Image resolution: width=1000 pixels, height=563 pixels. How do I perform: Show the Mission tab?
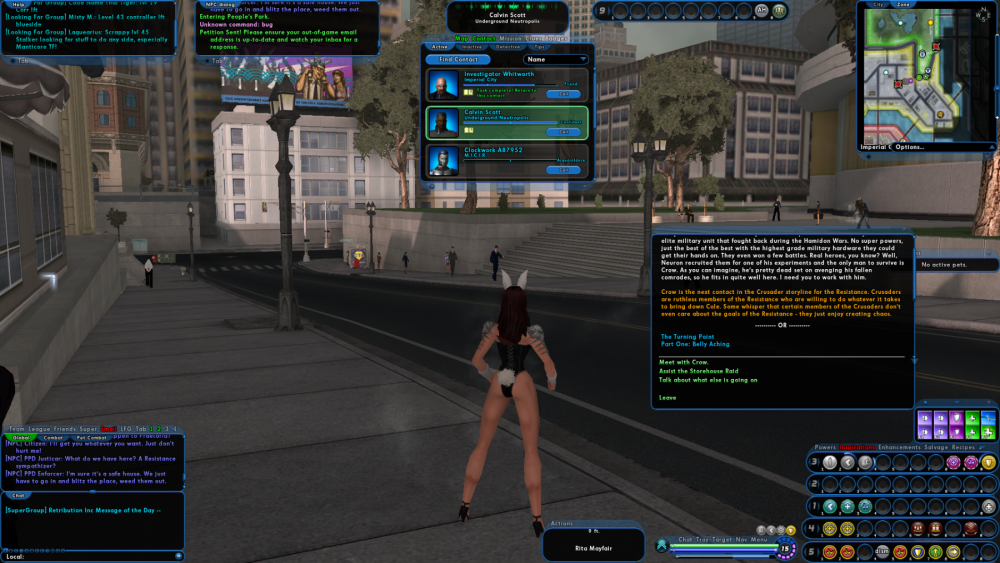[512, 38]
